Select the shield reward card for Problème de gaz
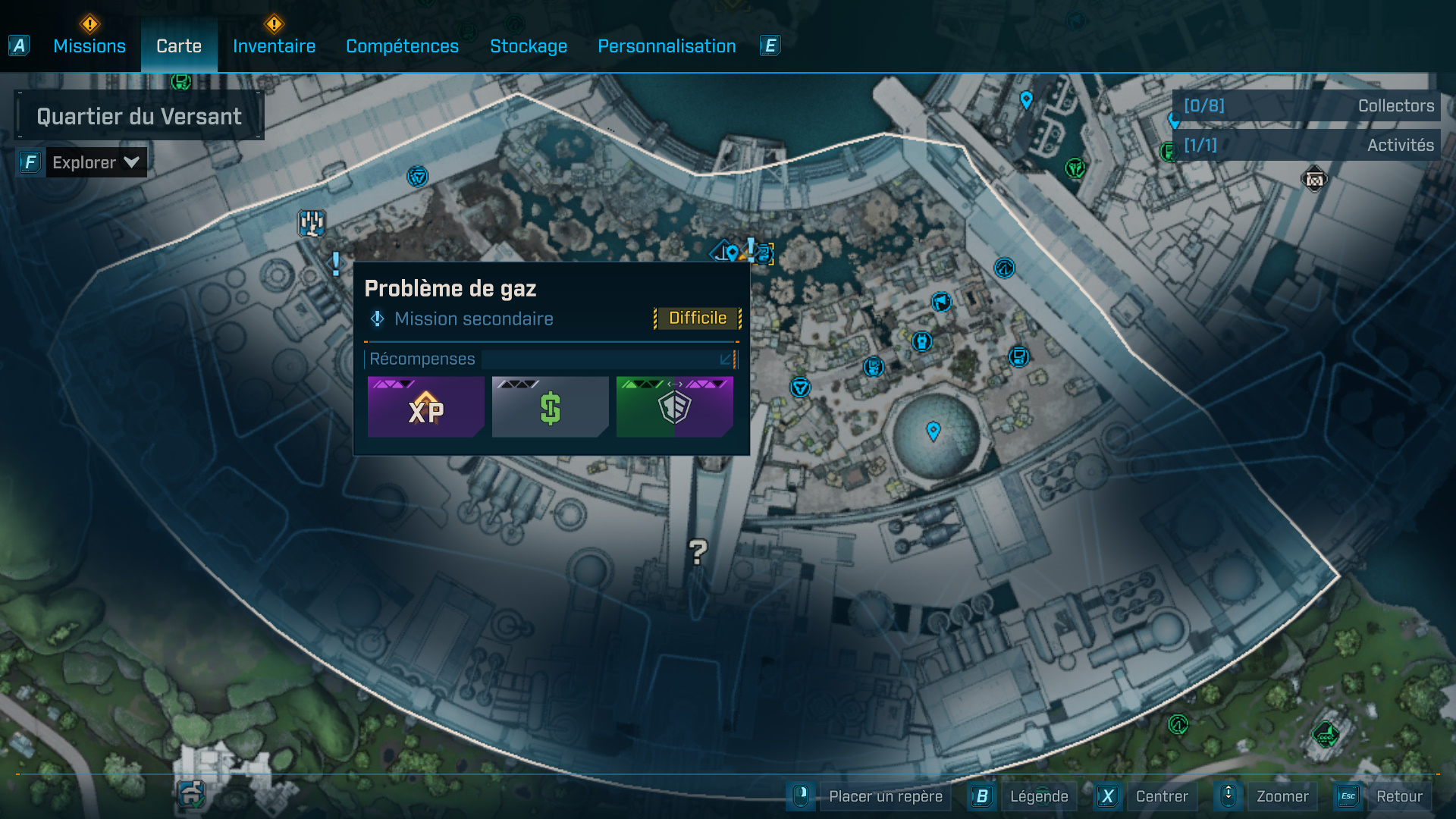 click(673, 407)
